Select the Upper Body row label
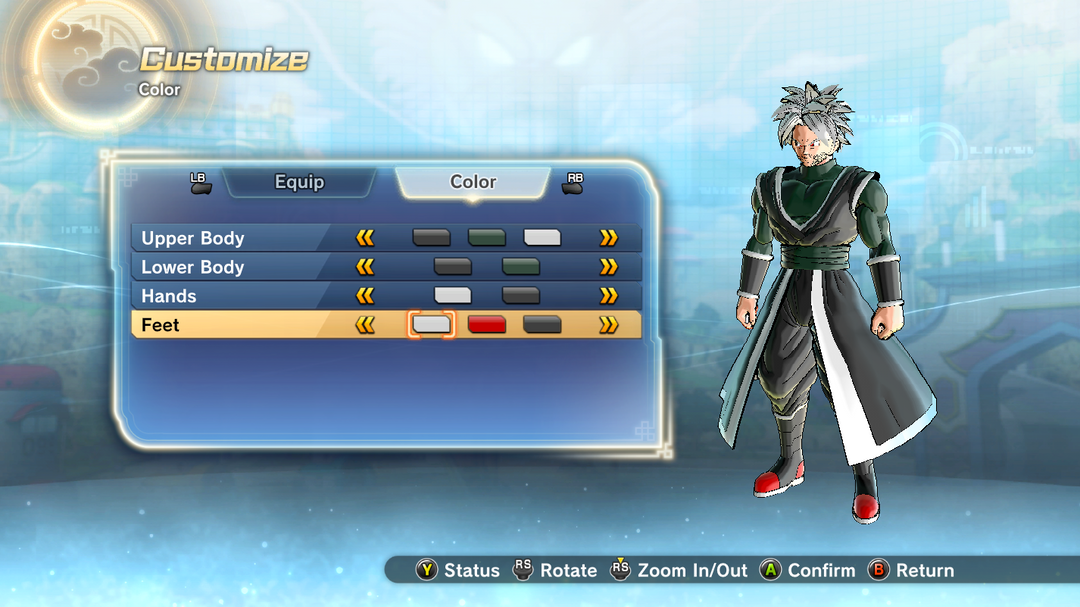Image resolution: width=1080 pixels, height=607 pixels. (193, 238)
